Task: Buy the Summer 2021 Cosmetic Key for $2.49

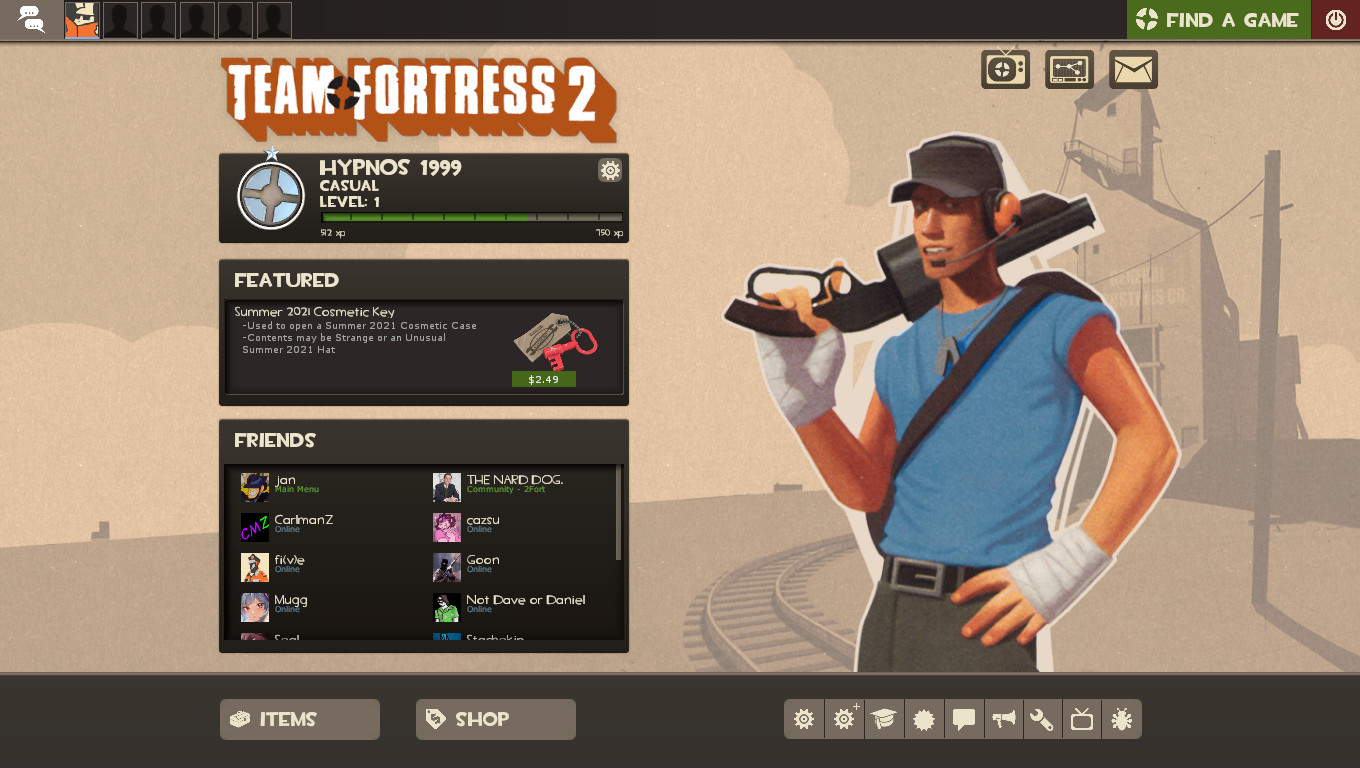Action: pyautogui.click(x=543, y=379)
